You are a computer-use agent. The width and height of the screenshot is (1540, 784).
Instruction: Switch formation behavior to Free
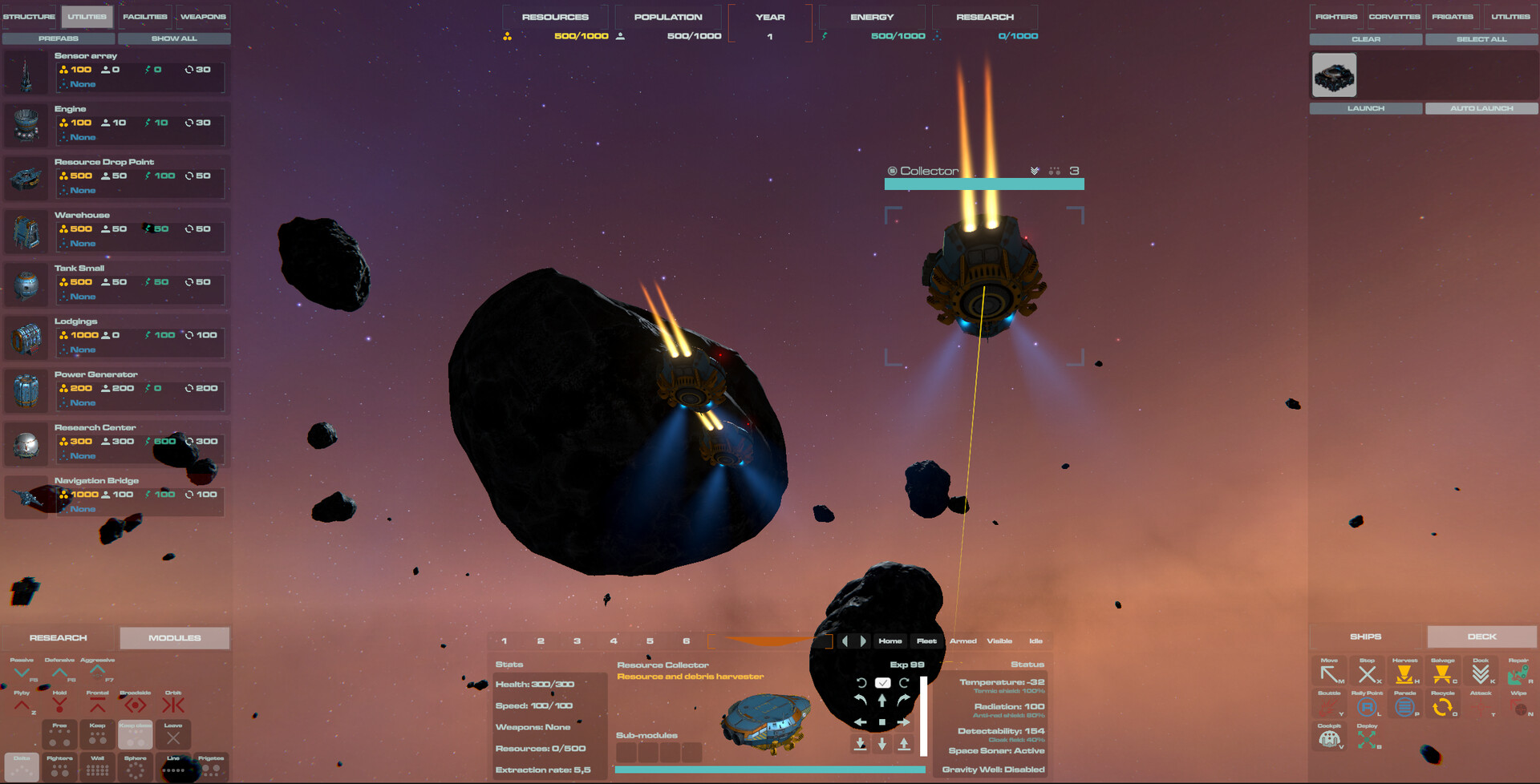pyautogui.click(x=59, y=733)
